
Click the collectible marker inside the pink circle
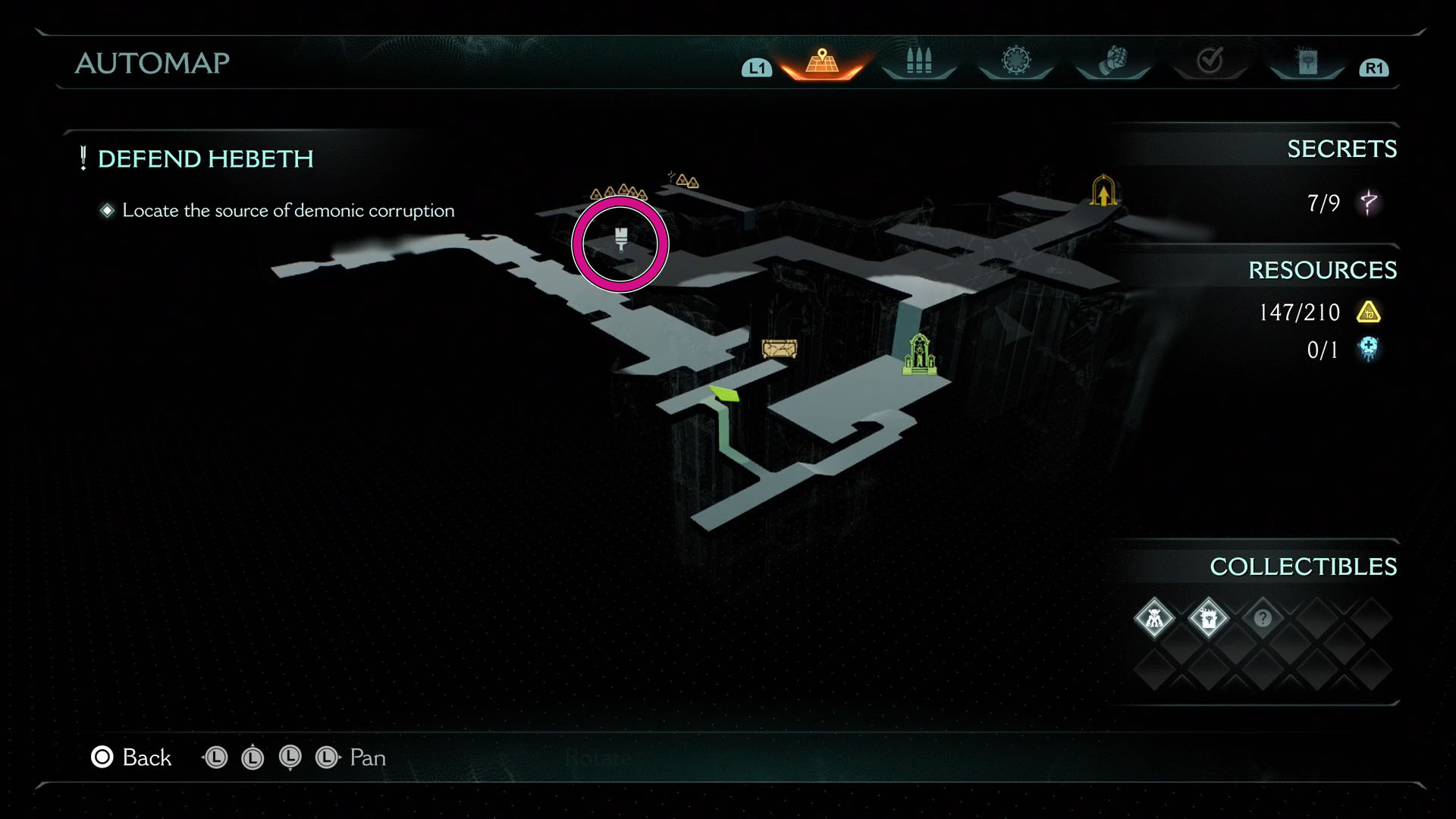620,241
